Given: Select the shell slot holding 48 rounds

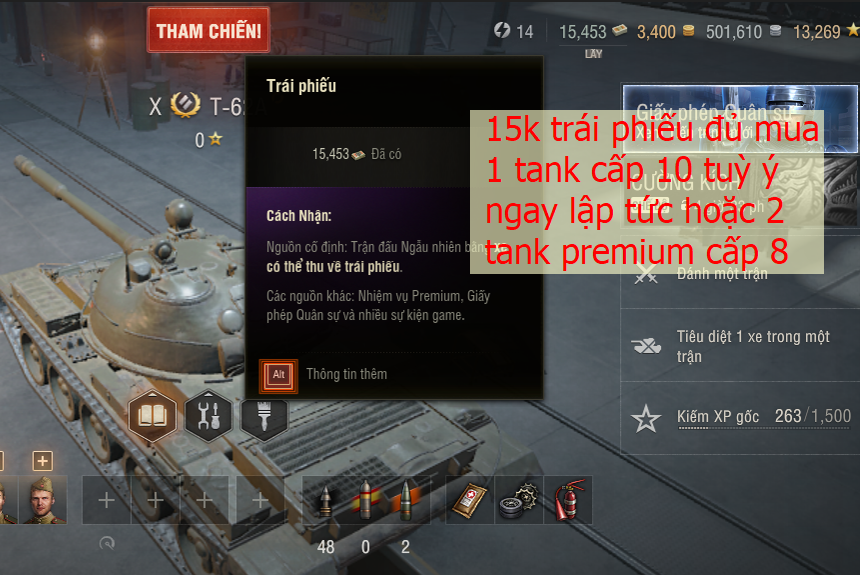Looking at the screenshot, I should click(326, 500).
